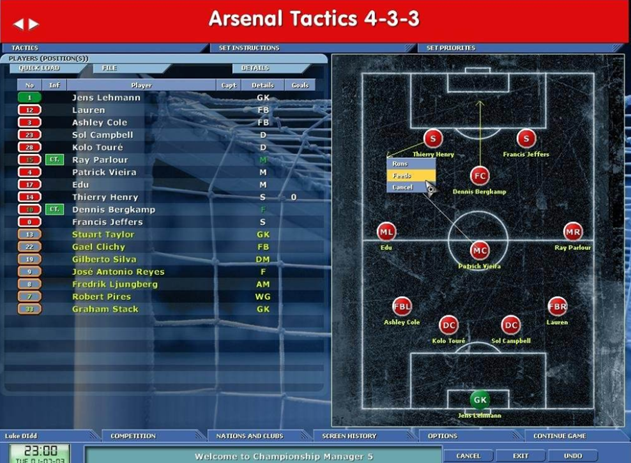631x463 pixels.
Task: Pick Patrick Vieira's MC marker on pitch
Action: tap(480, 250)
